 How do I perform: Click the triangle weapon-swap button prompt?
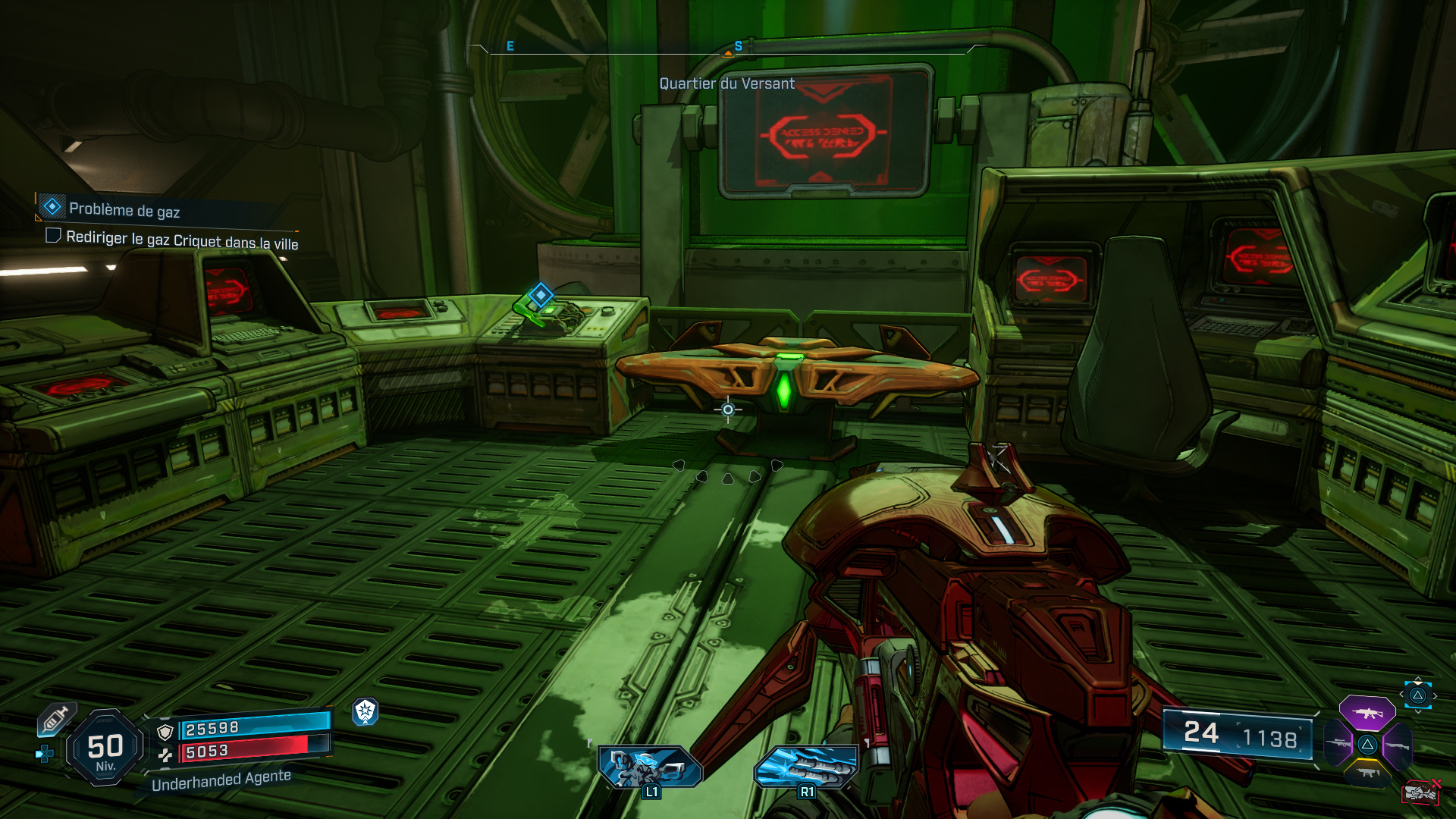pos(1418,695)
